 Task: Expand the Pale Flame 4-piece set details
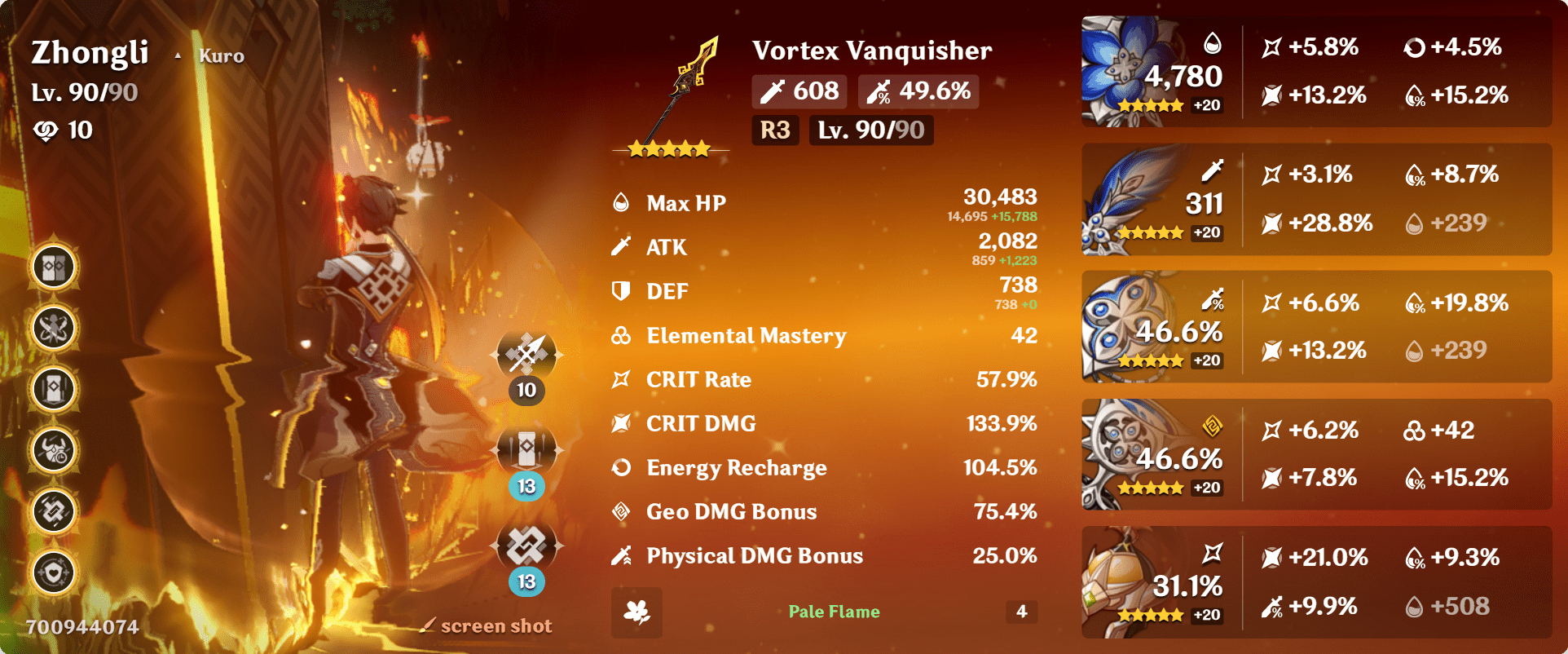coord(833,612)
